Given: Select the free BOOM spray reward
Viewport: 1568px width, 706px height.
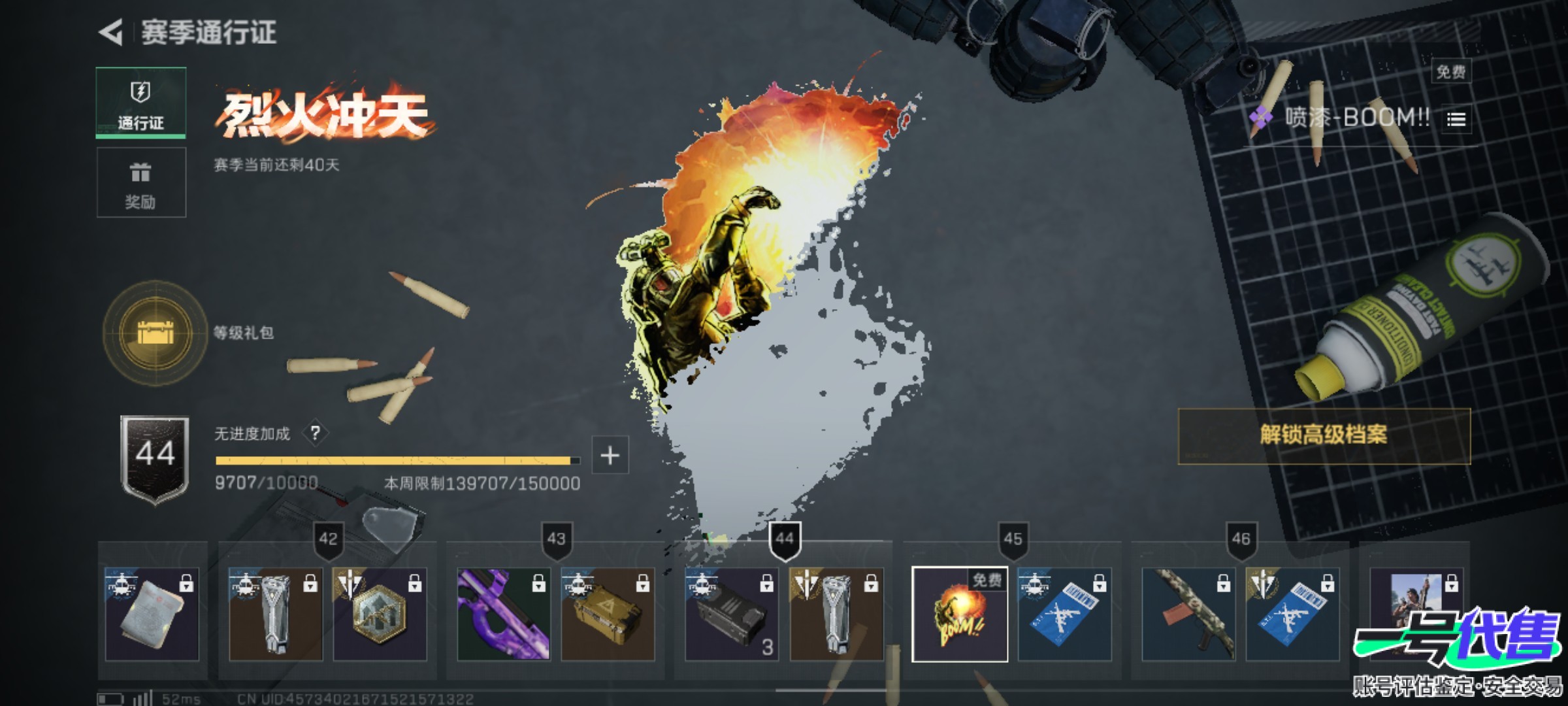Looking at the screenshot, I should tap(959, 614).
